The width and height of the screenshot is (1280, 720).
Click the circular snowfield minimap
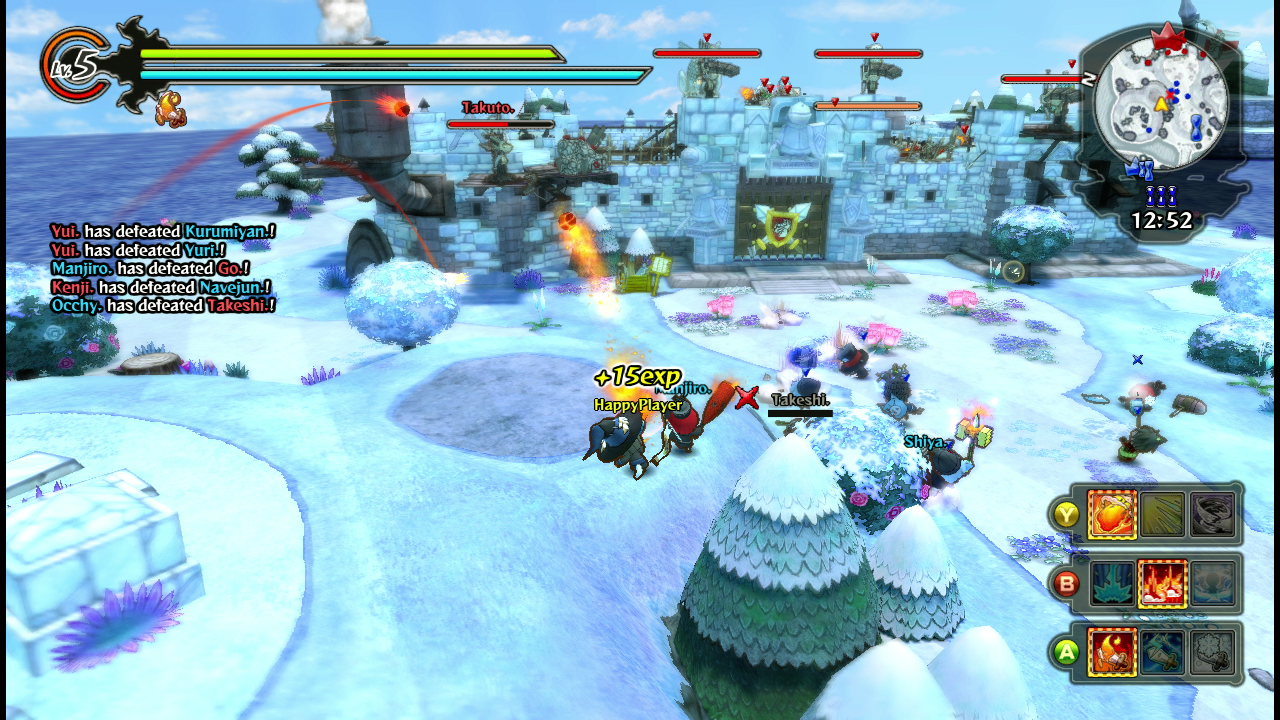(x=1161, y=102)
